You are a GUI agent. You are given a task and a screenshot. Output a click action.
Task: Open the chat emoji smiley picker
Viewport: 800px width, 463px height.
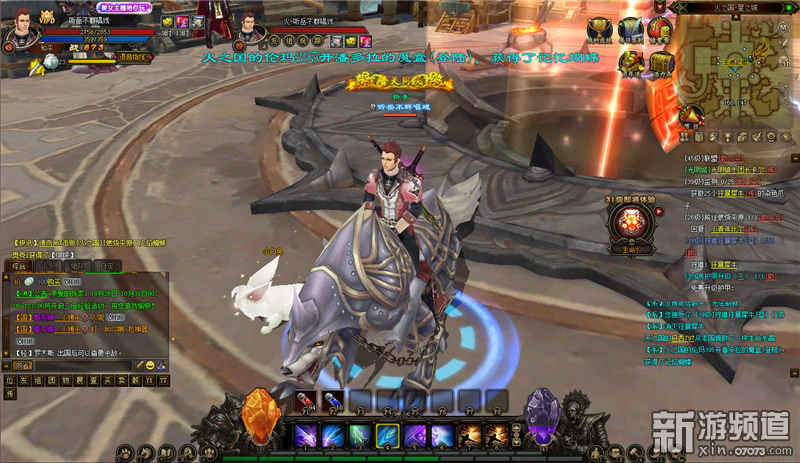click(149, 365)
